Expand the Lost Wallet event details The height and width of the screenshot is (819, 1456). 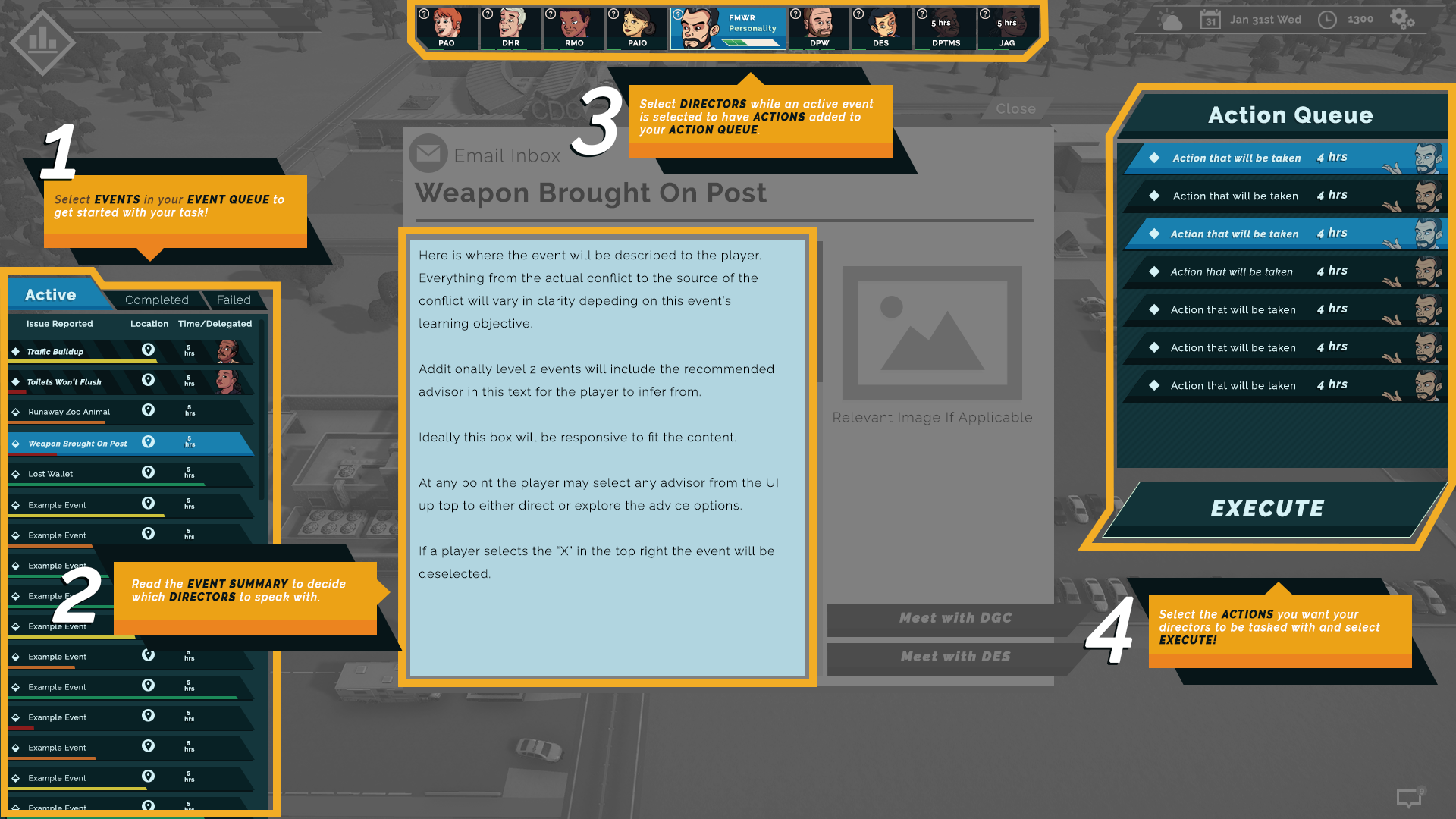[76, 473]
